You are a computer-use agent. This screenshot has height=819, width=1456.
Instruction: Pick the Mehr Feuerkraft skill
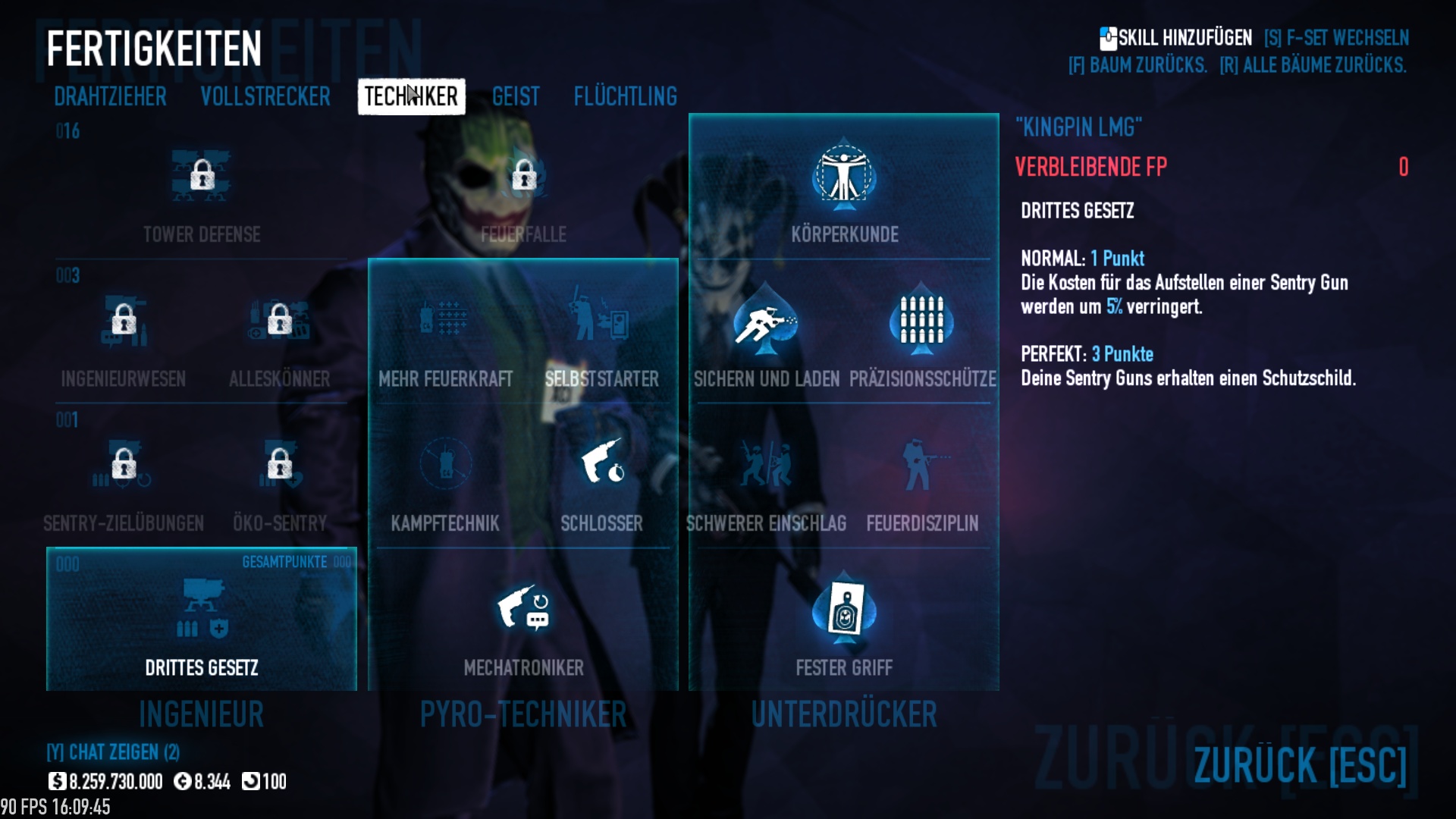(x=445, y=320)
